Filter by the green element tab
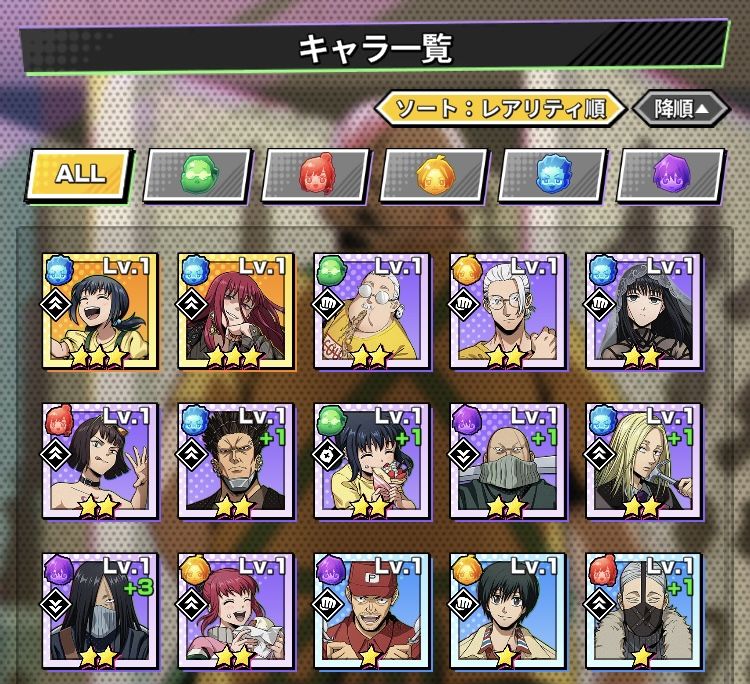750x684 pixels. [x=196, y=175]
